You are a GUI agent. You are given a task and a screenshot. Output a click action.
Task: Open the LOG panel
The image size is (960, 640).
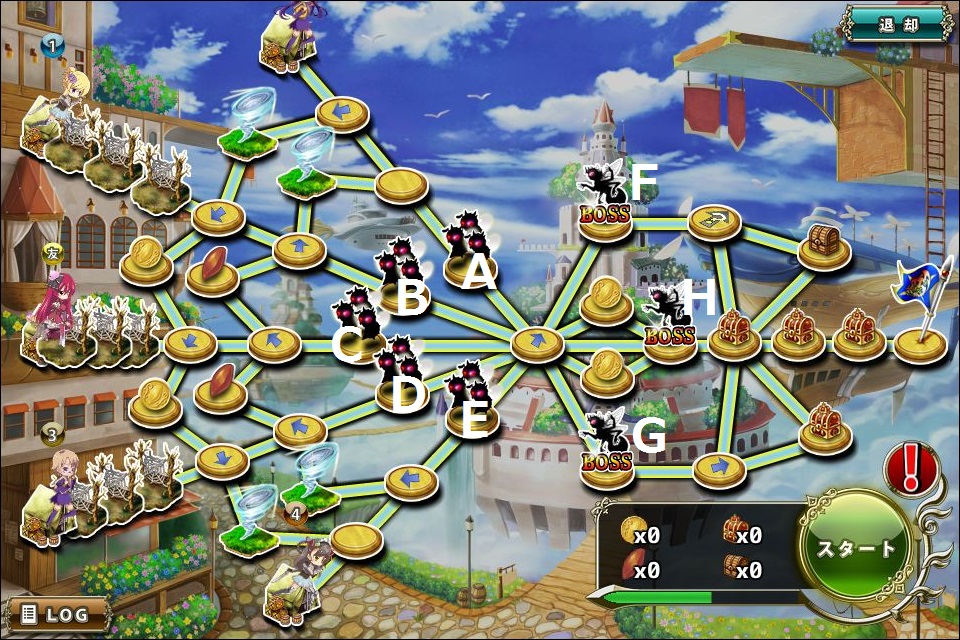pos(58,614)
